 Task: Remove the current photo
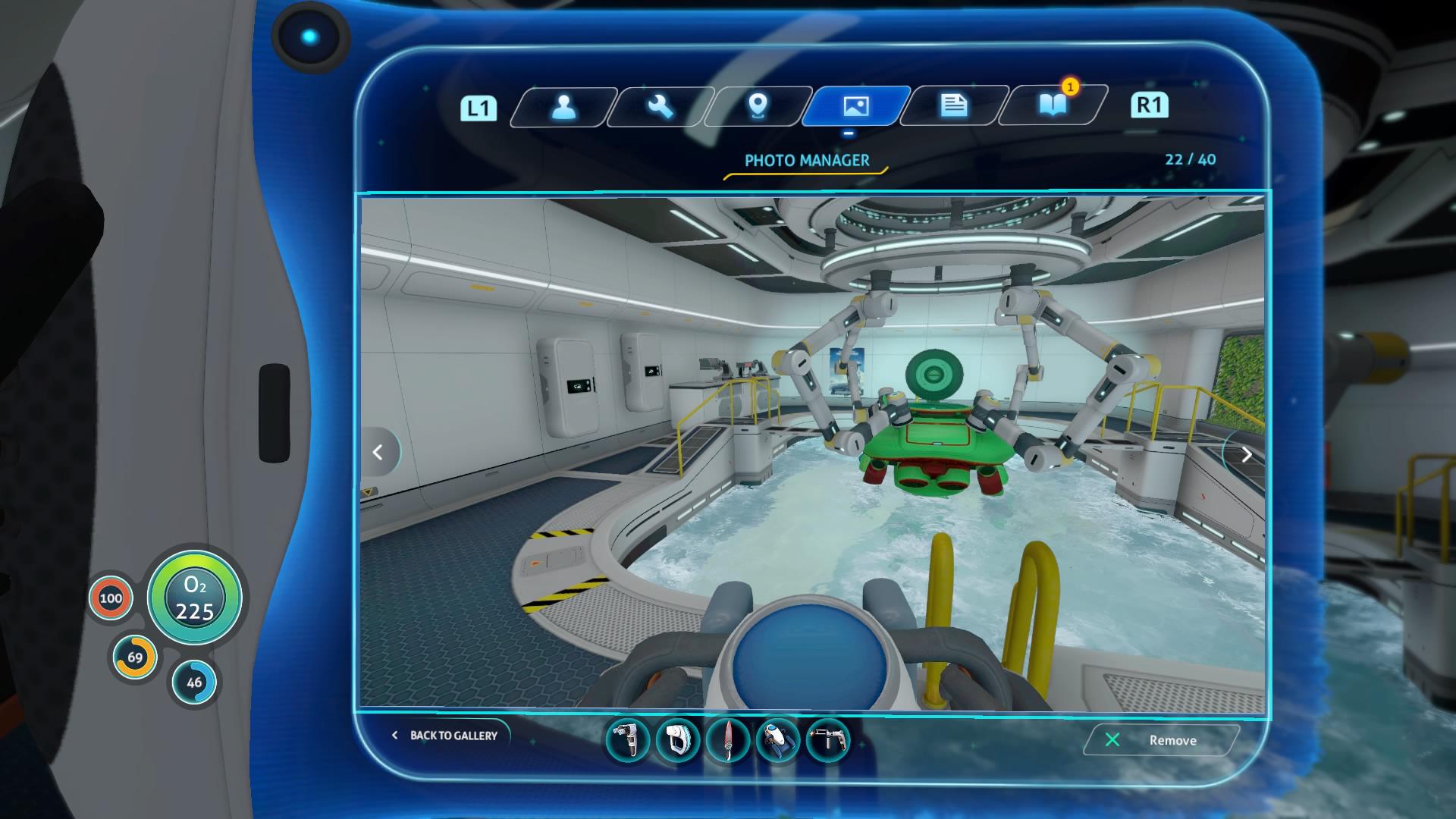1161,740
